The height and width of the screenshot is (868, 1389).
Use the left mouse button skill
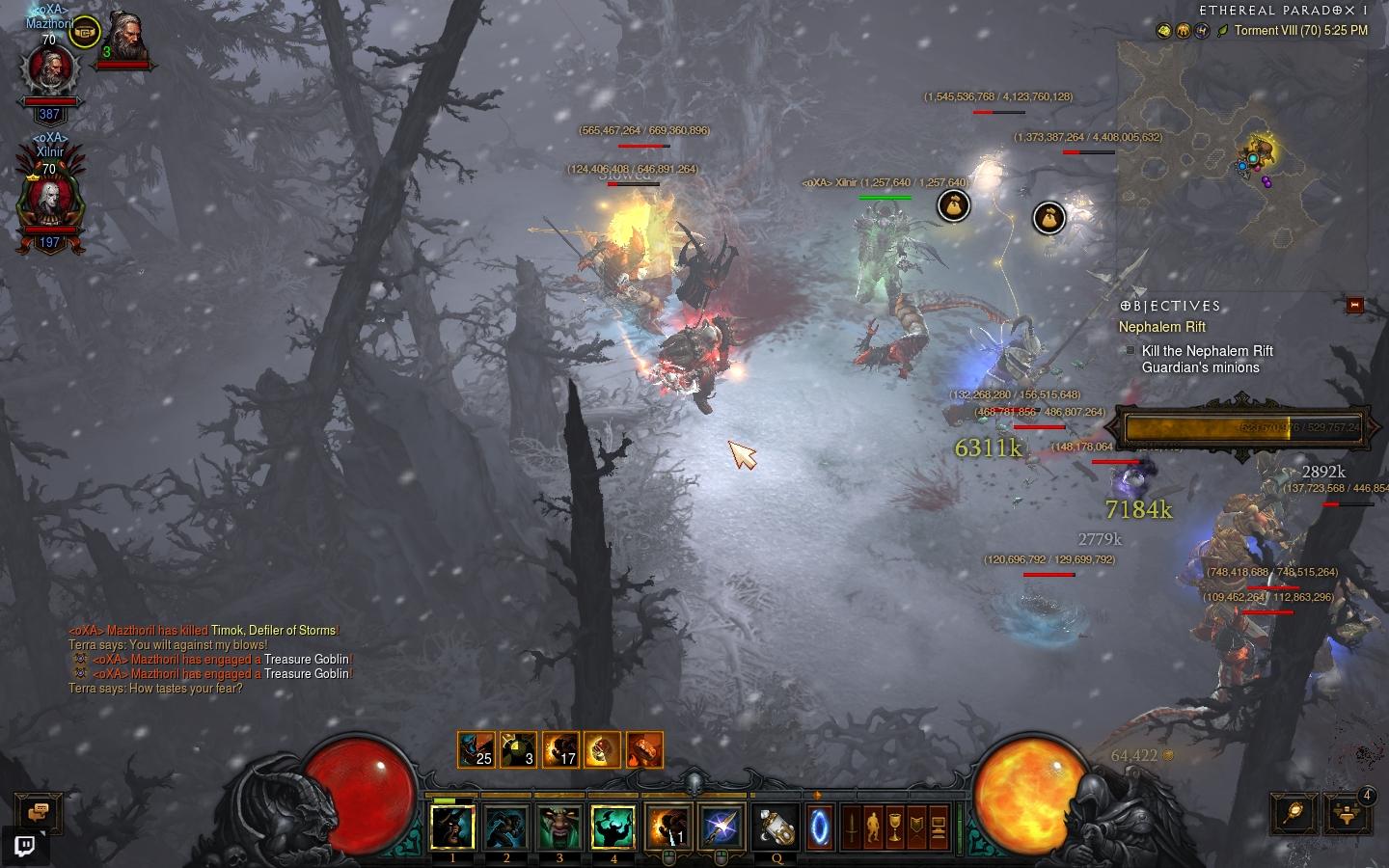pyautogui.click(x=668, y=827)
